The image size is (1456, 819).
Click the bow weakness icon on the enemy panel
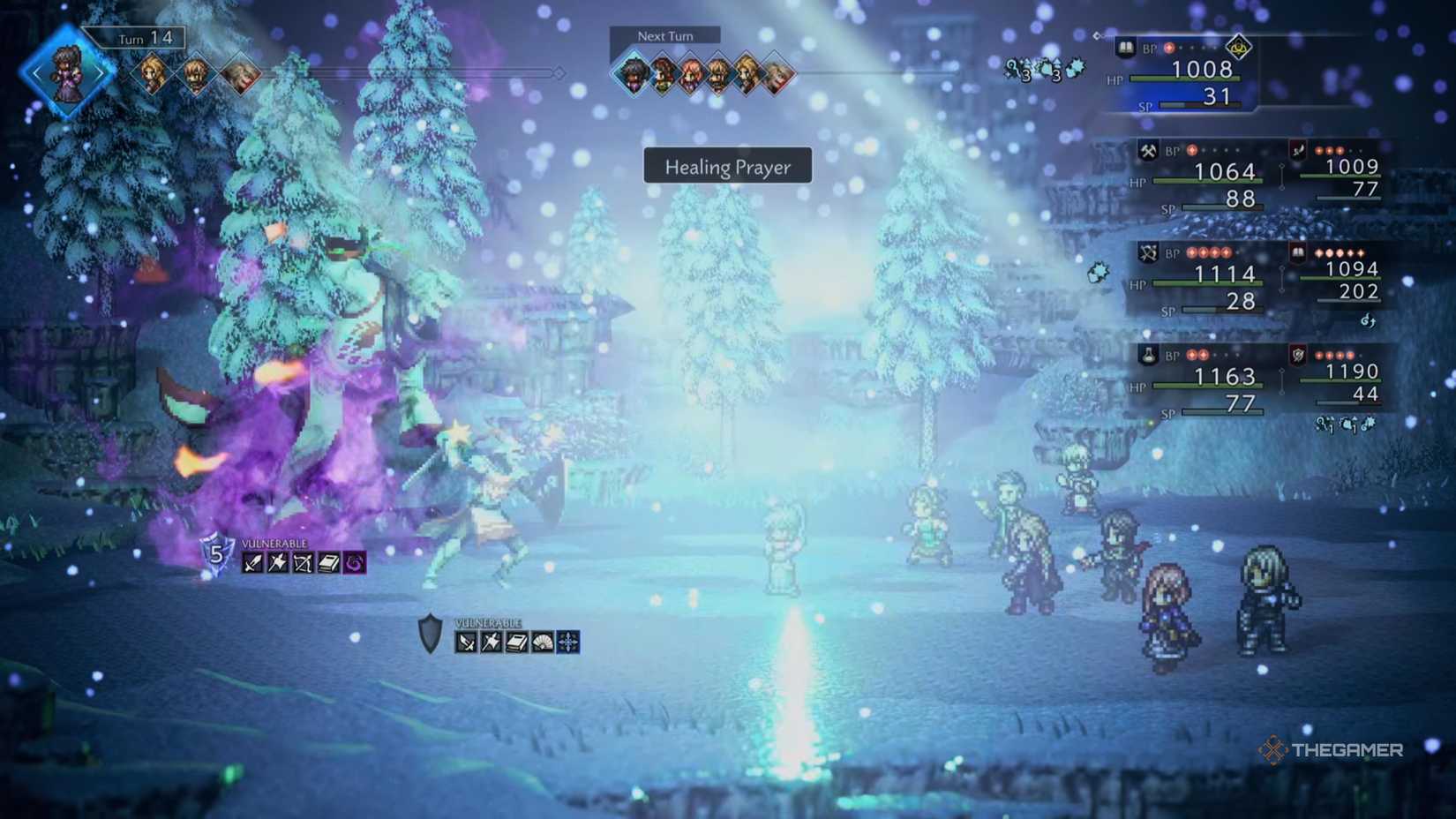[x=303, y=563]
